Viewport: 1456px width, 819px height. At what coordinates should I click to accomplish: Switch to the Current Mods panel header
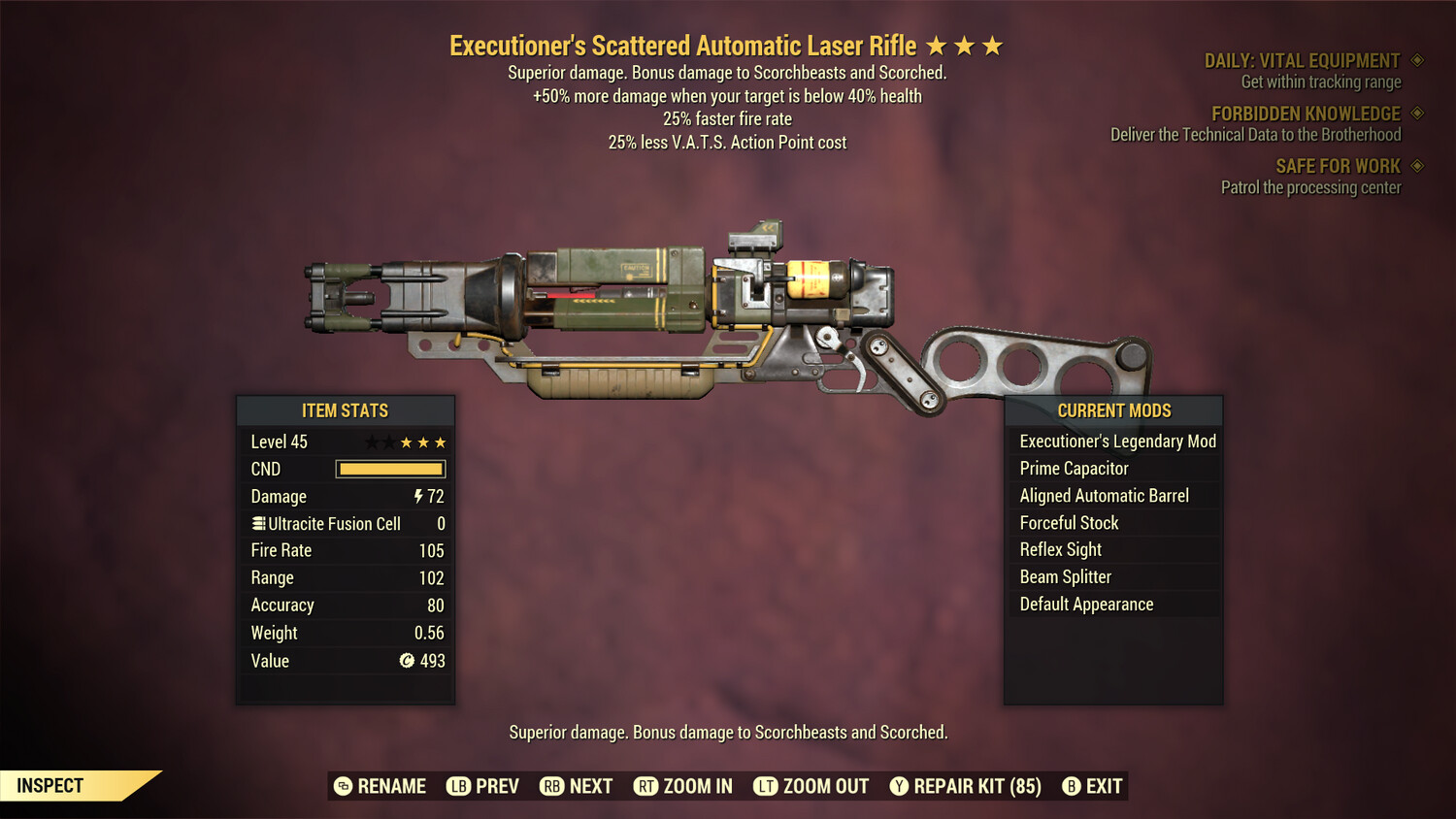pyautogui.click(x=1113, y=410)
